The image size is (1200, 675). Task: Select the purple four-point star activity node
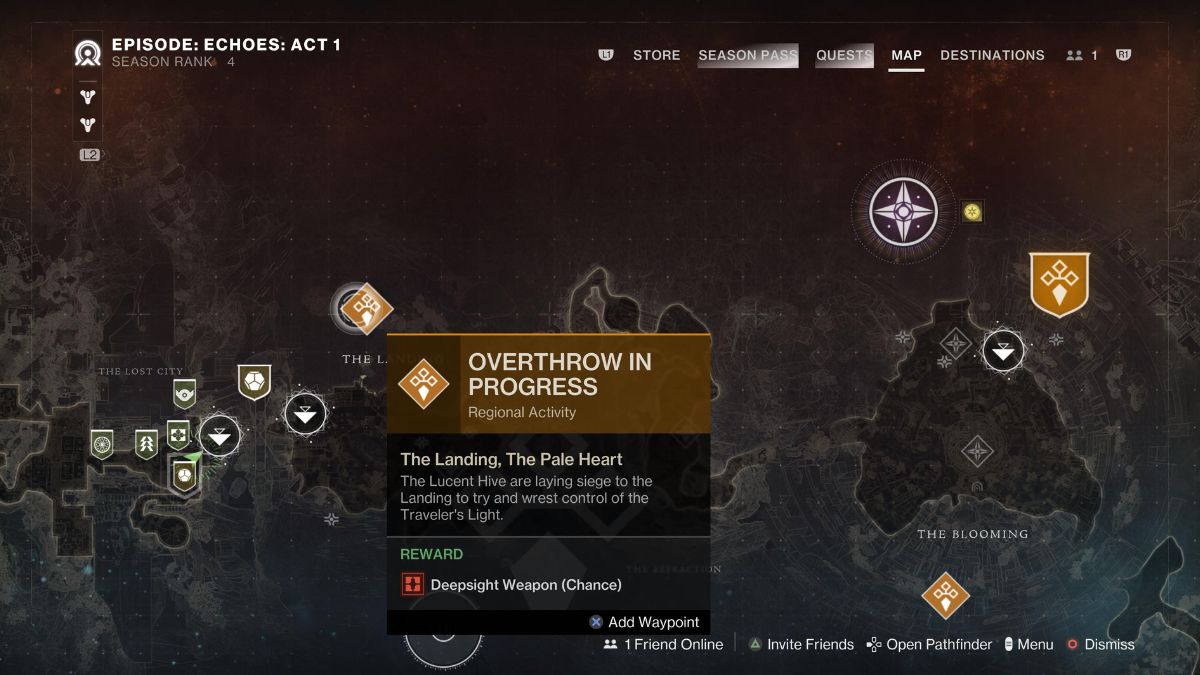pyautogui.click(x=903, y=211)
